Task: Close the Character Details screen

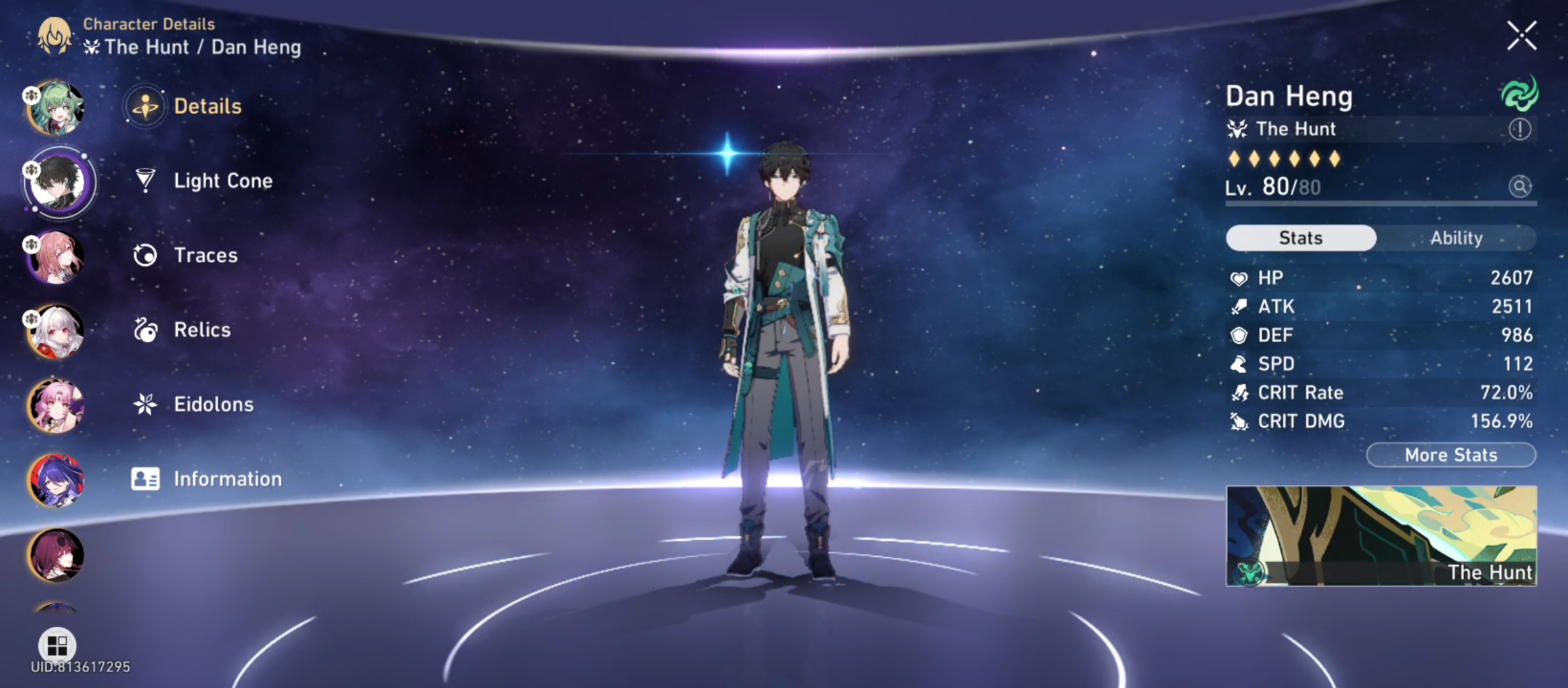Action: (x=1522, y=35)
